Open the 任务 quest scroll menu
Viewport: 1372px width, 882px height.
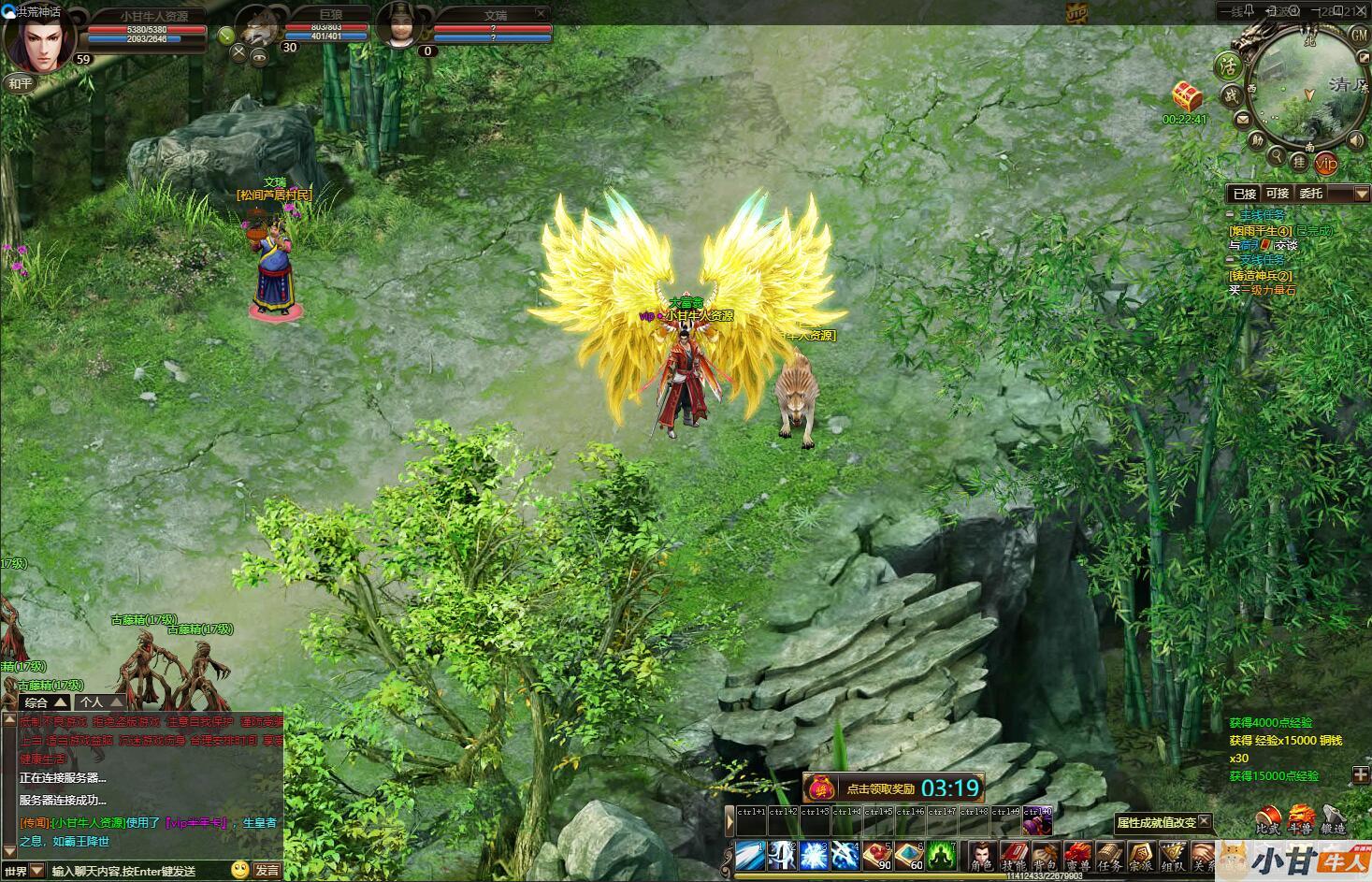(x=1109, y=856)
